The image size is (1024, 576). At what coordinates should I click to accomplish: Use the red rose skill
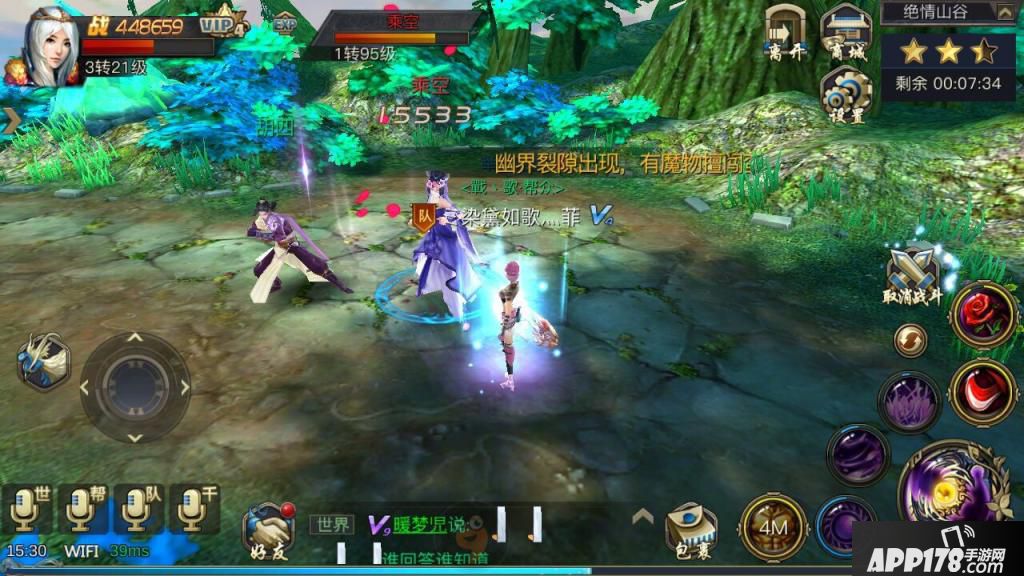(x=983, y=313)
